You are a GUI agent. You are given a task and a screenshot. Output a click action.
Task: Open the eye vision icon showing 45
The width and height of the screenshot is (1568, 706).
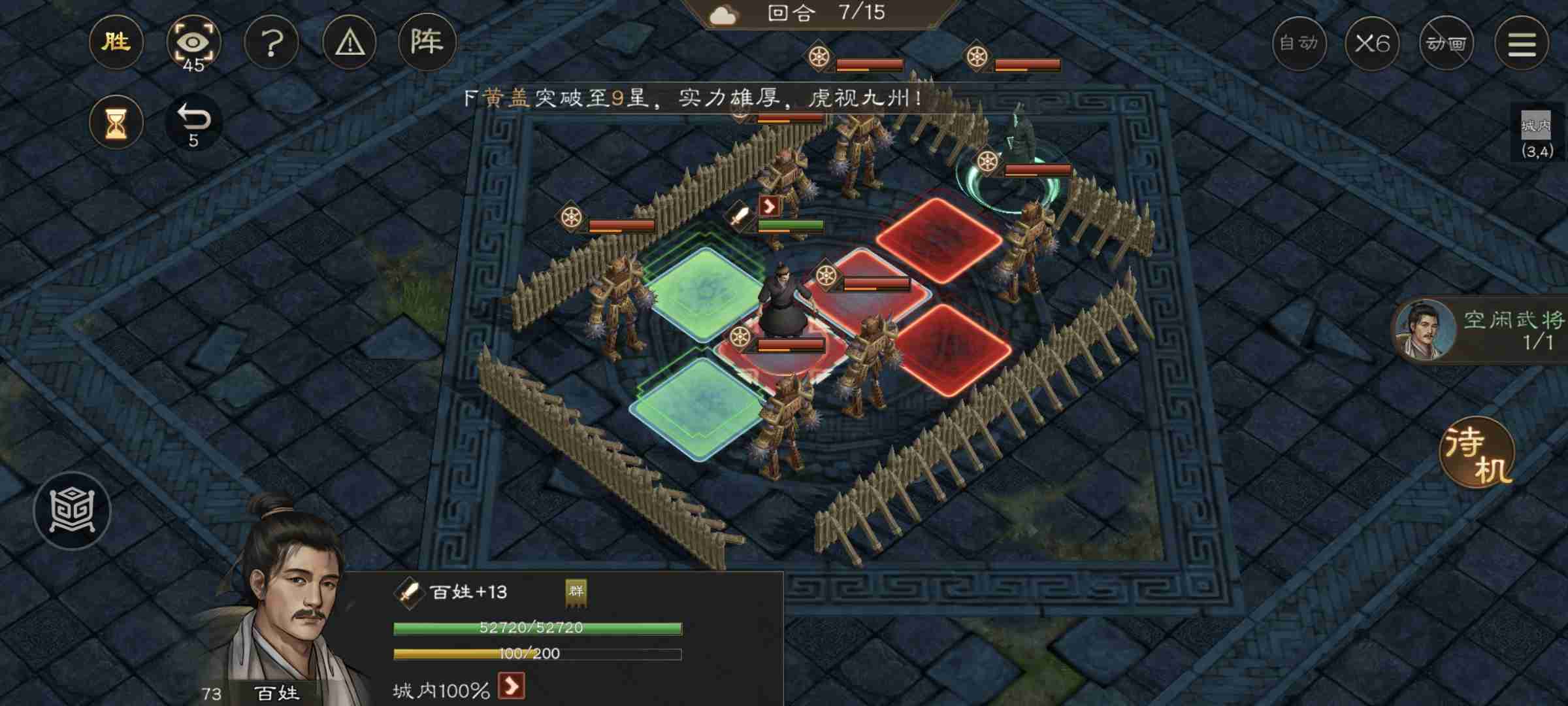point(193,41)
